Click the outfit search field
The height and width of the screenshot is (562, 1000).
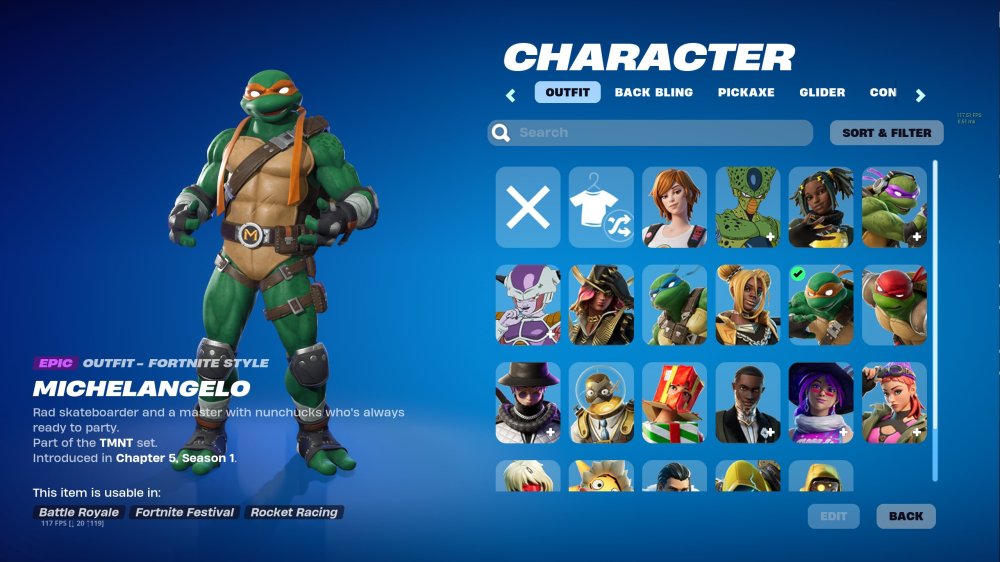click(x=650, y=133)
